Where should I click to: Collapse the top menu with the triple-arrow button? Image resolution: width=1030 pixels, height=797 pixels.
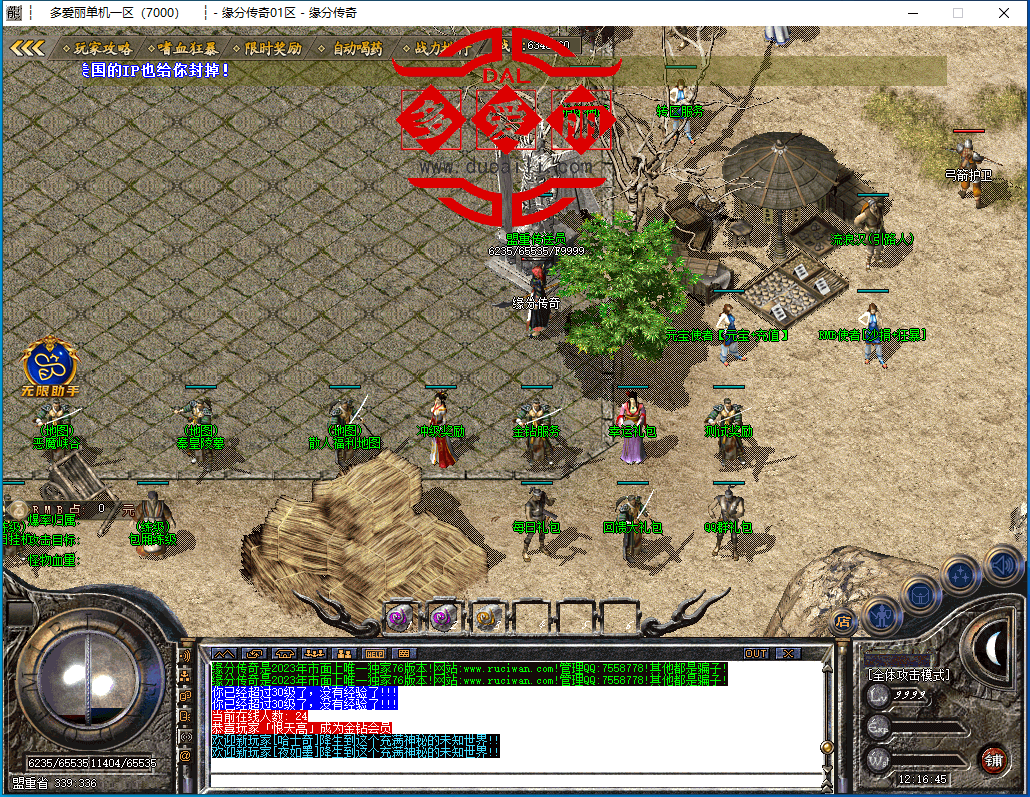pyautogui.click(x=27, y=47)
